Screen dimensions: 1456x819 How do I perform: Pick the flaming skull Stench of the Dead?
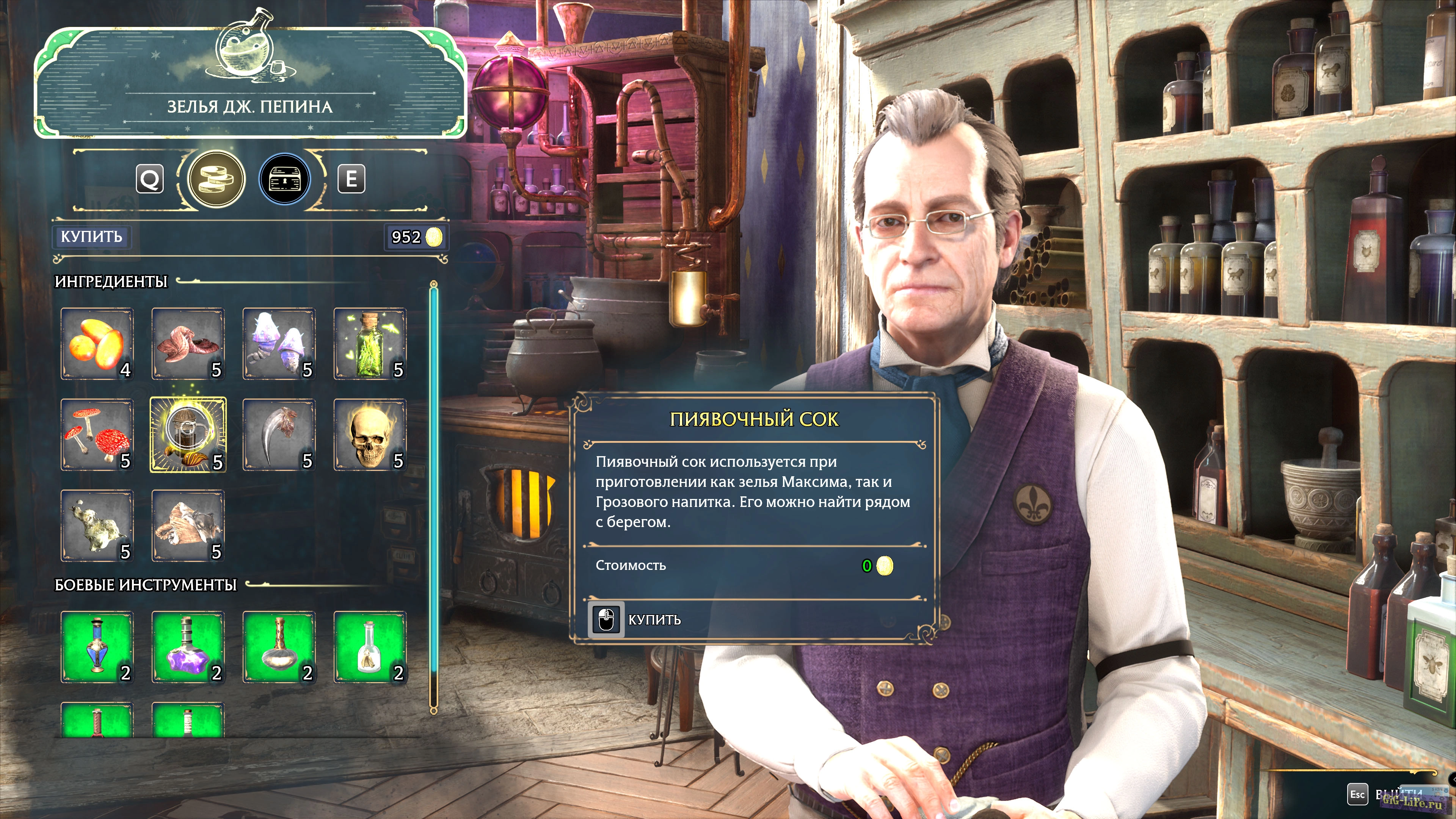click(370, 435)
